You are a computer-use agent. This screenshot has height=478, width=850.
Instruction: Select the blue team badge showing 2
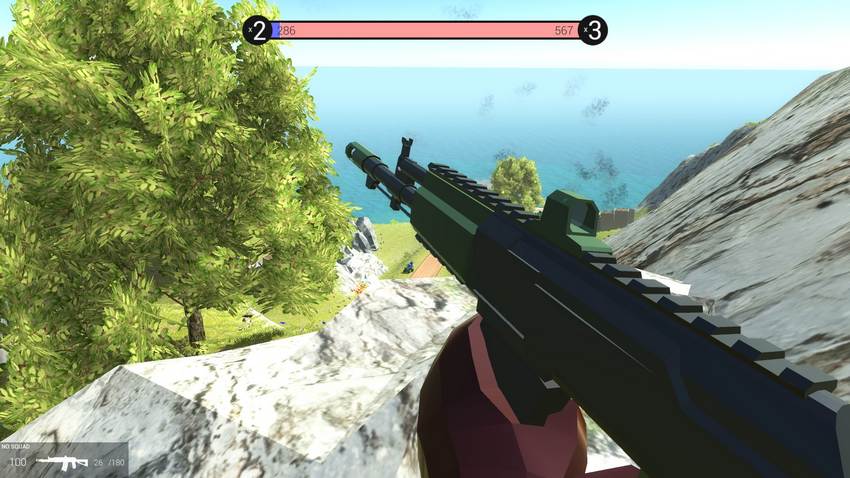point(258,30)
